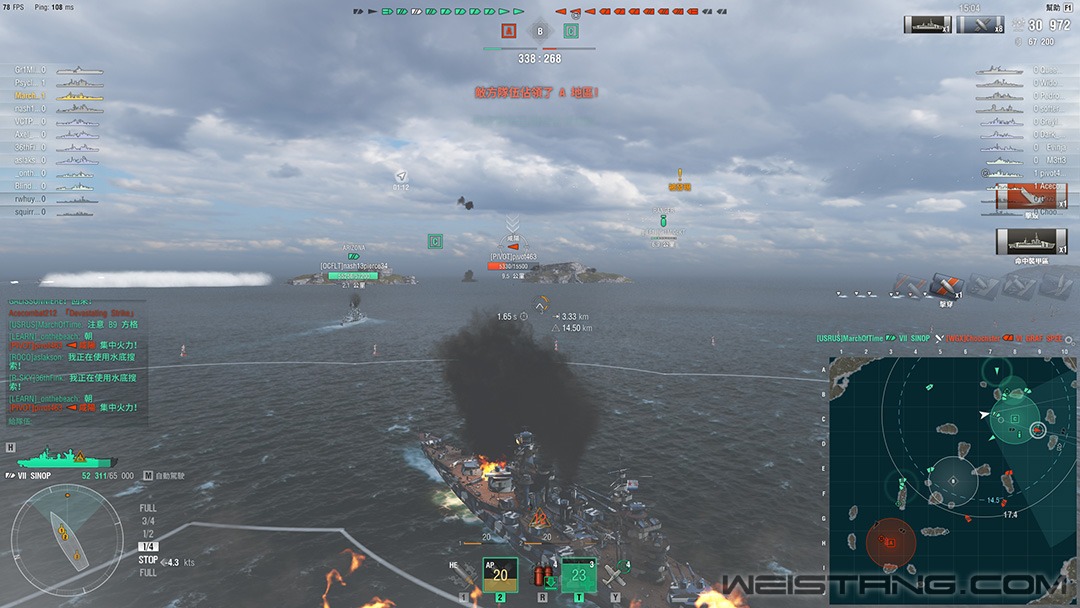
Task: Click the capture point A indicator
Action: pos(507,31)
